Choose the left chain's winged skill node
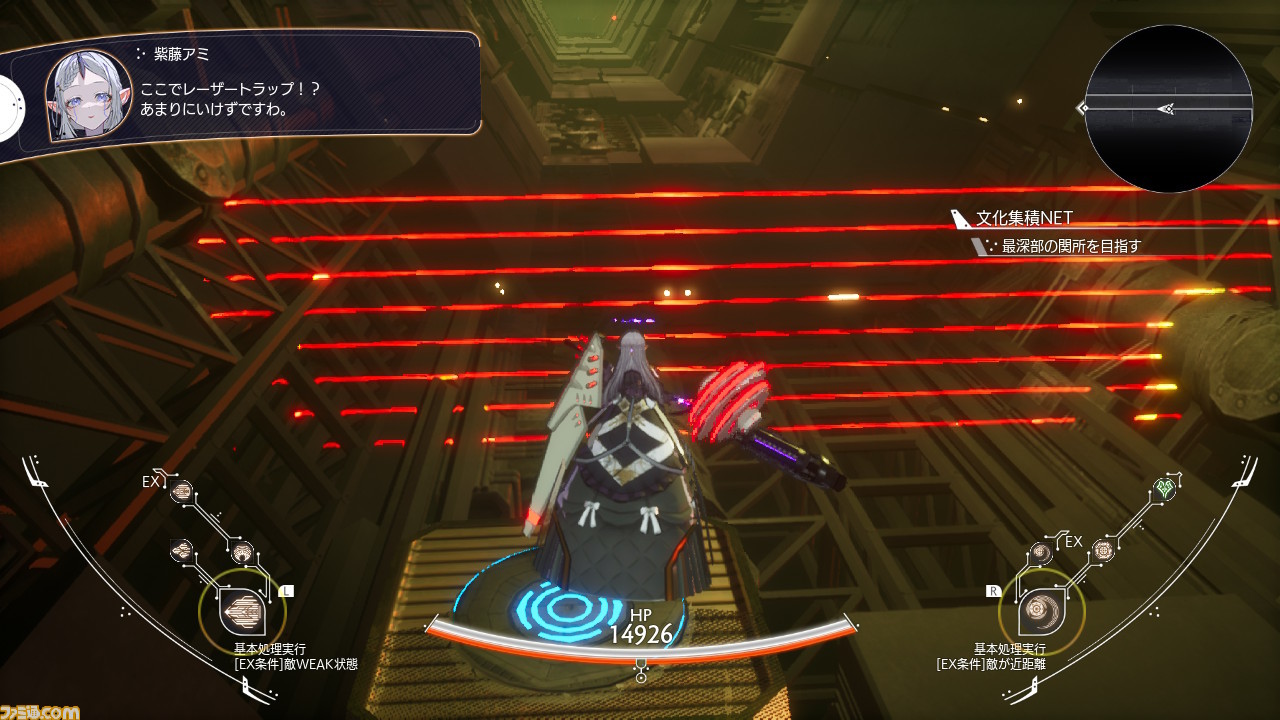The image size is (1280, 720). [x=242, y=553]
